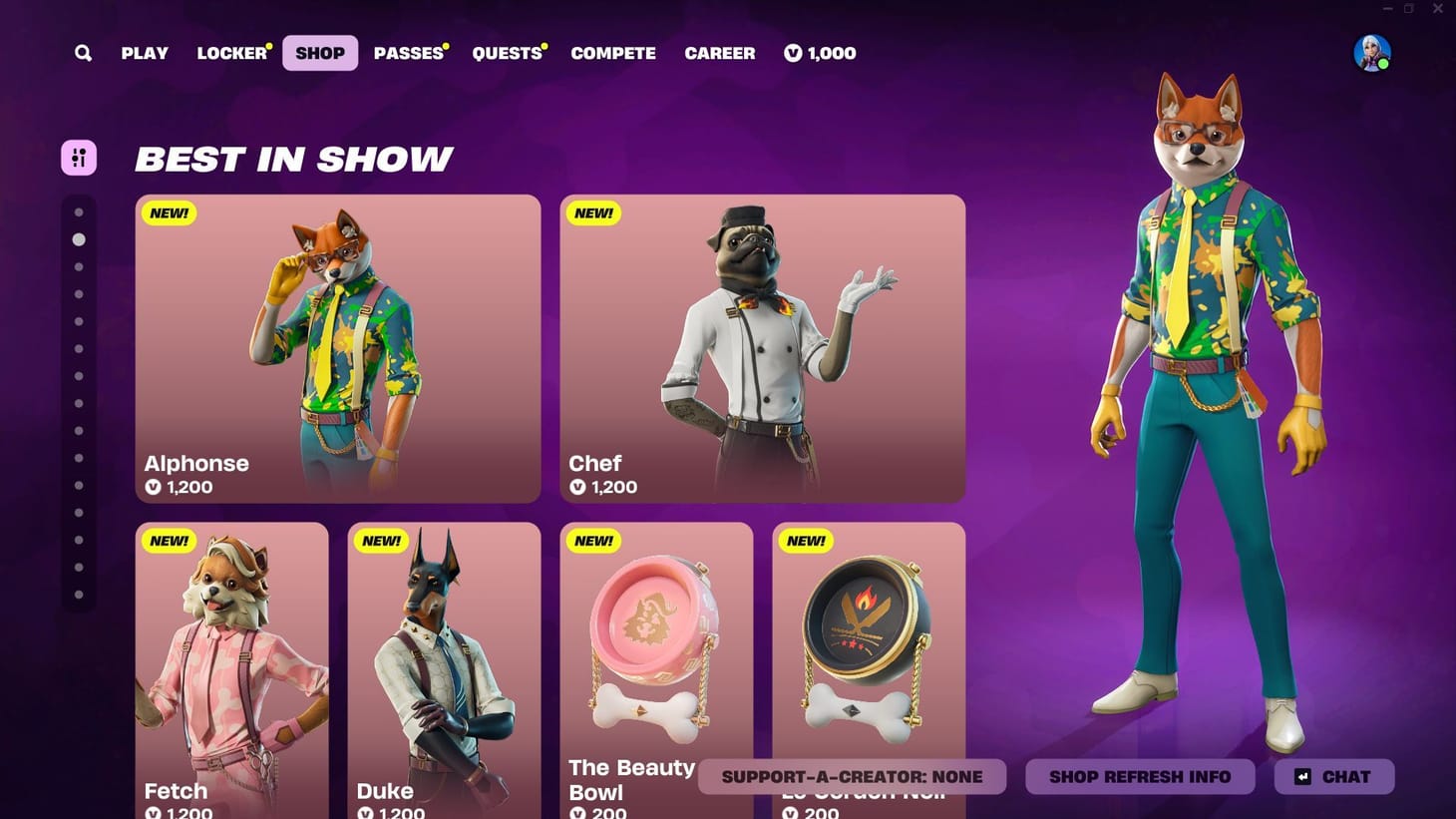Viewport: 1456px width, 819px height.
Task: Click the NEW! badge on the Chef card
Action: coord(593,212)
